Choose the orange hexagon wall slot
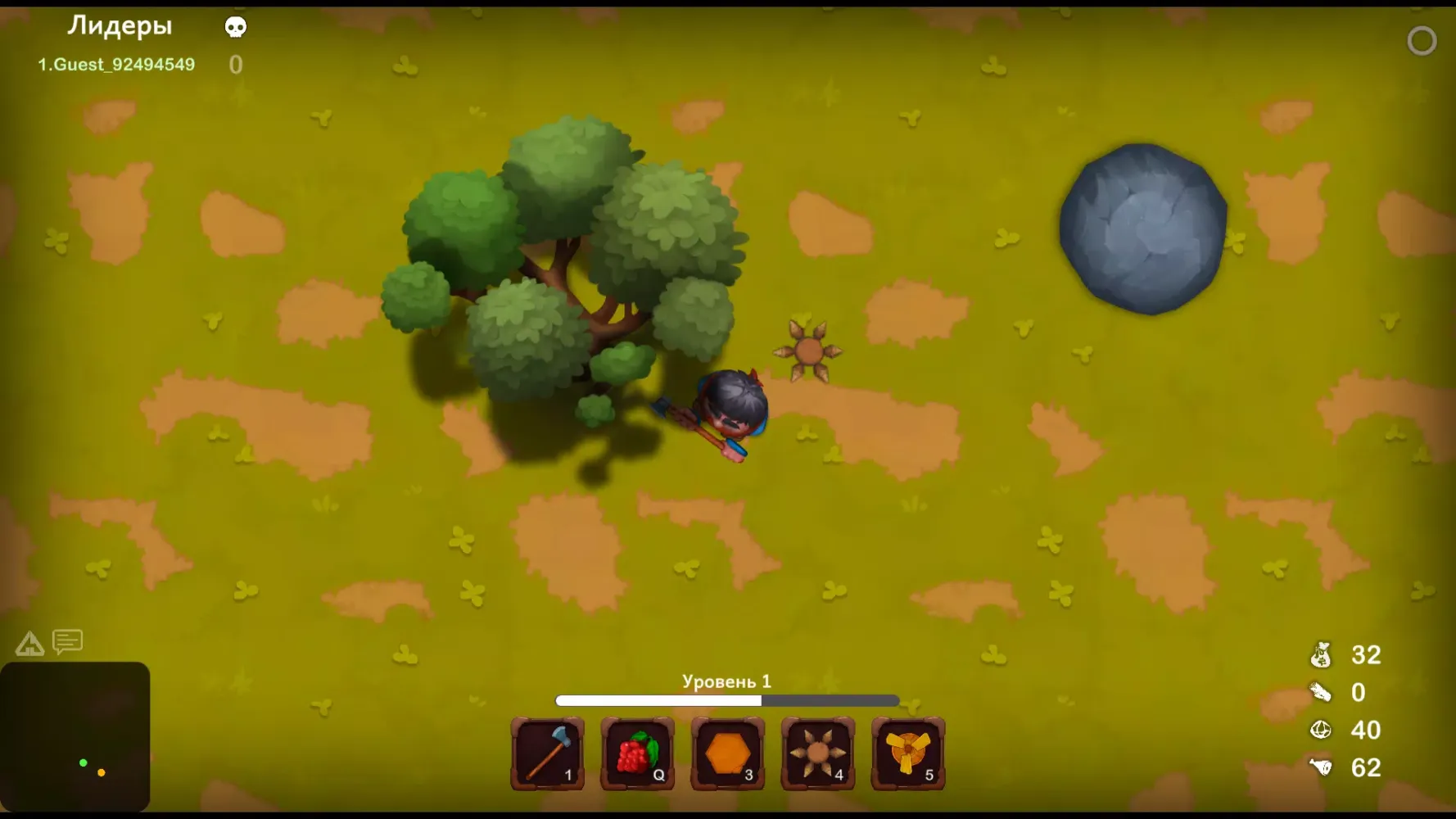Viewport: 1456px width, 819px height. tap(728, 753)
